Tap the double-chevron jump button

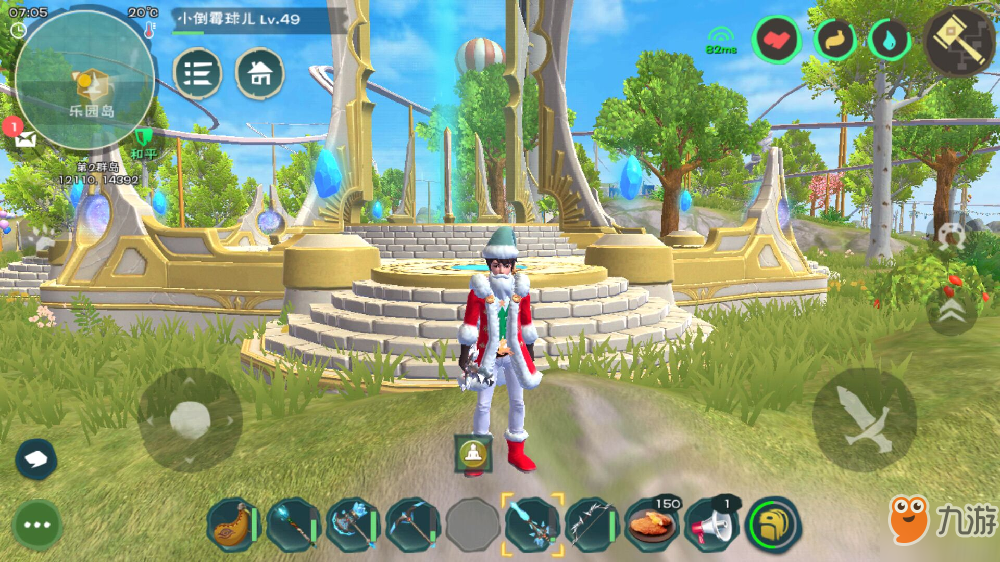pos(952,311)
